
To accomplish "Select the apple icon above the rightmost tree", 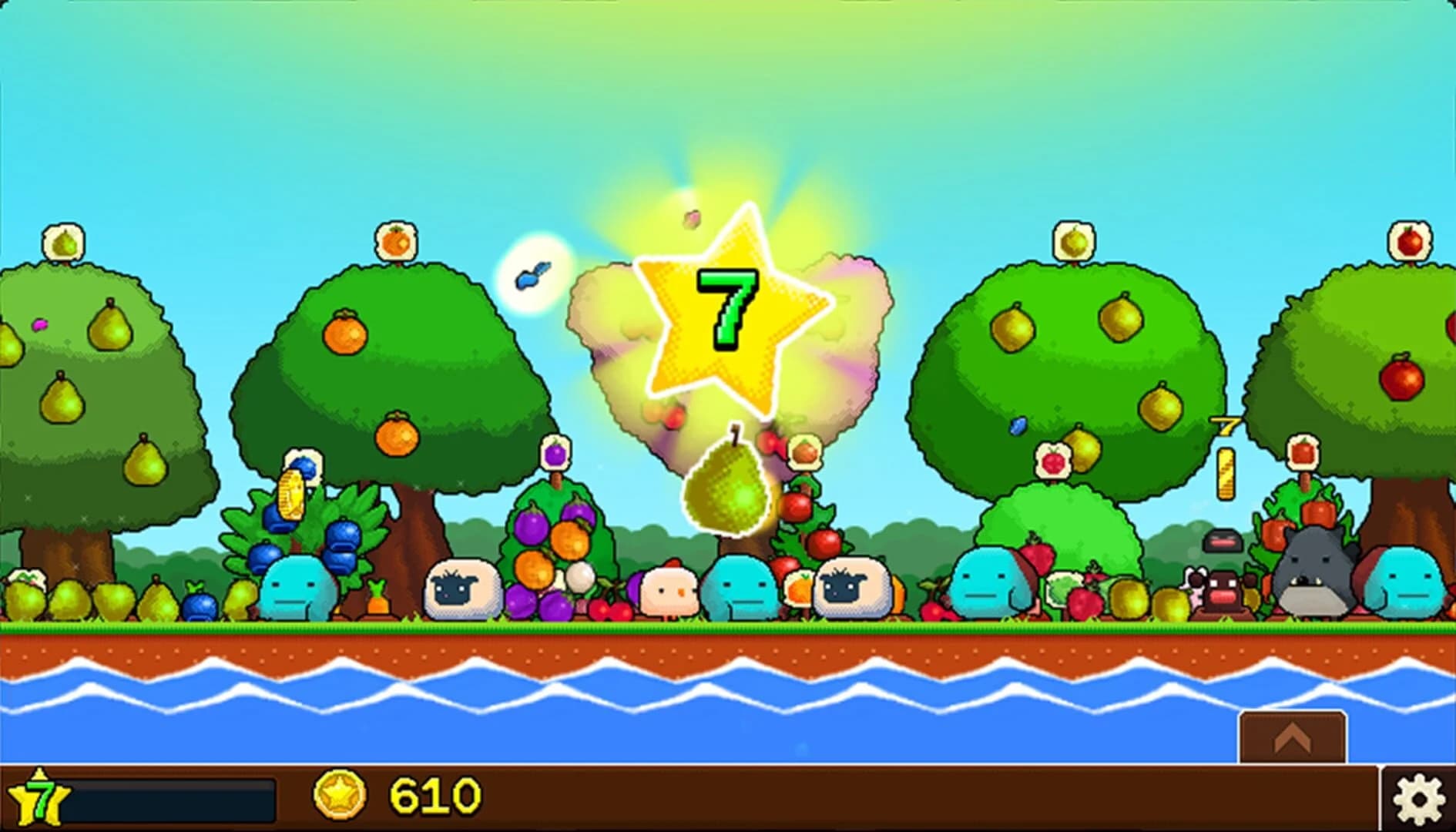I will coord(1411,239).
